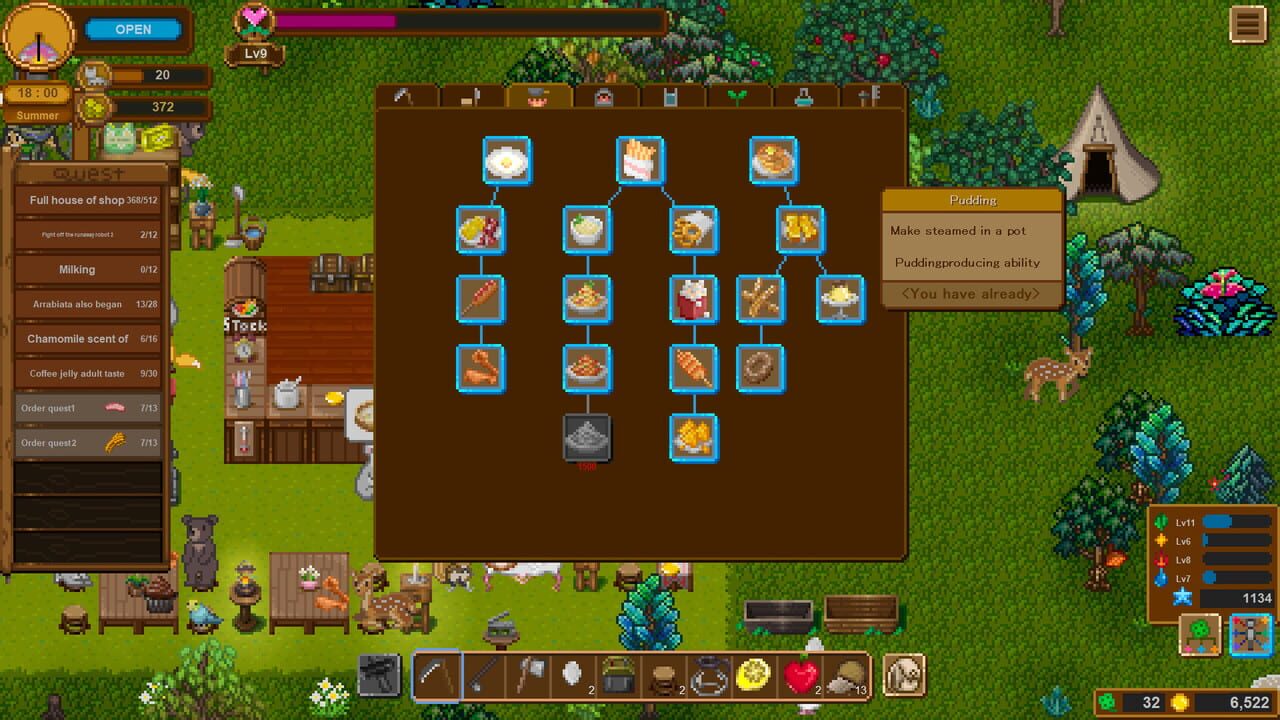Screen dimensions: 1280x720
Task: Click the Milking quest entry
Action: coord(87,269)
